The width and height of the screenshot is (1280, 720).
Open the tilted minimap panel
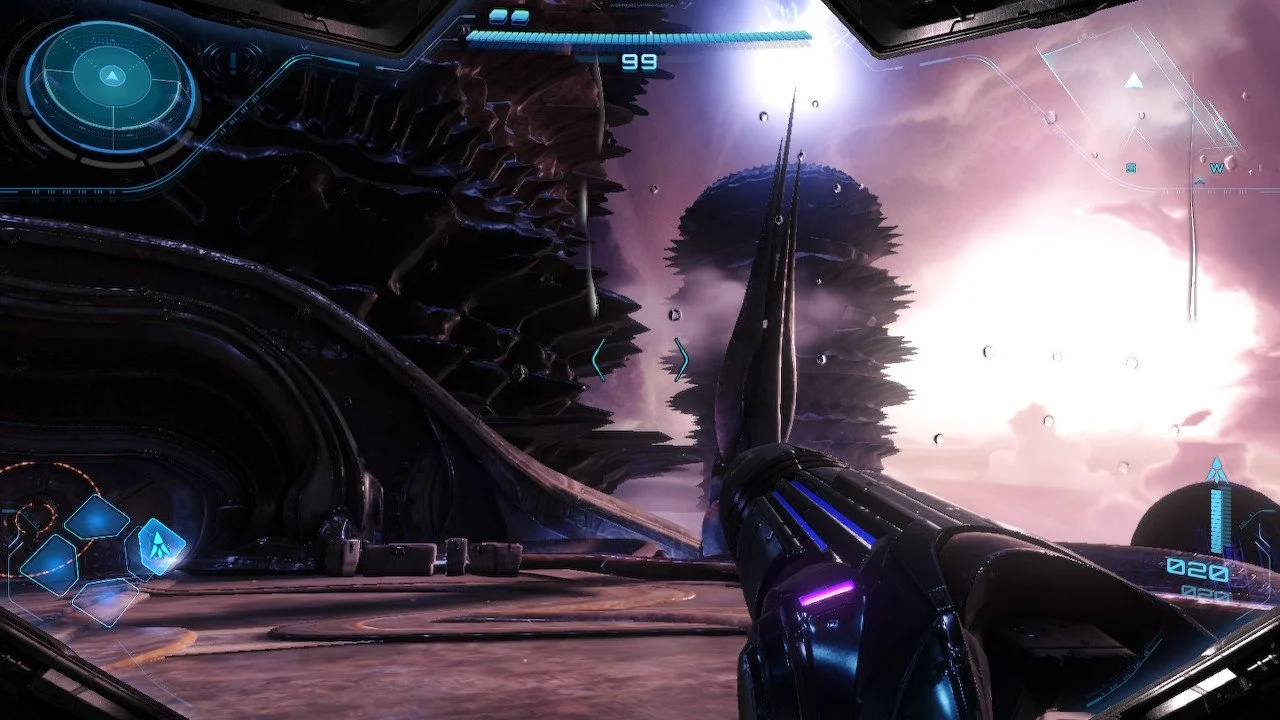[1137, 95]
